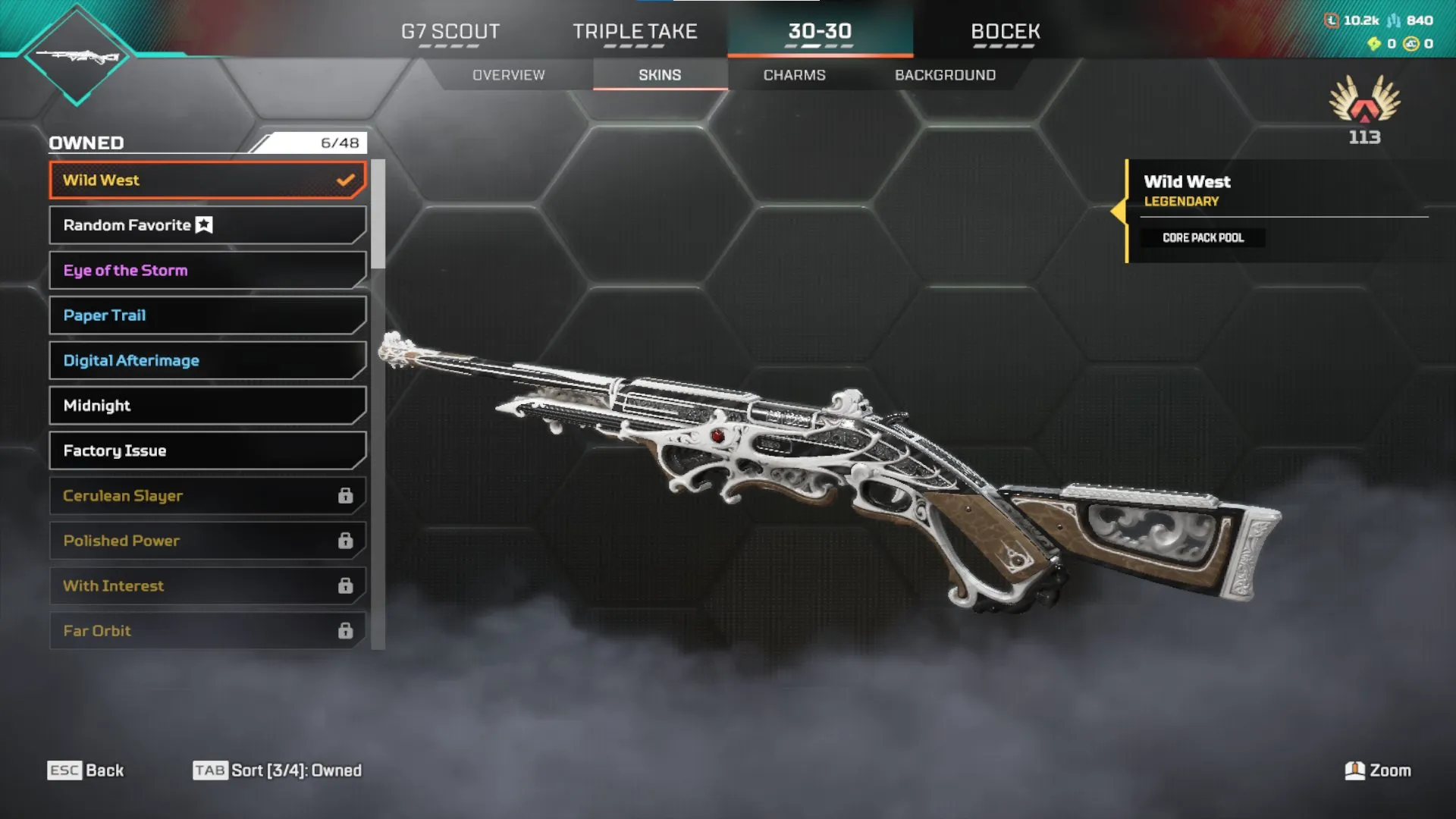Toggle the lock on Polished Power skin
Image resolution: width=1456 pixels, height=819 pixels.
point(347,541)
